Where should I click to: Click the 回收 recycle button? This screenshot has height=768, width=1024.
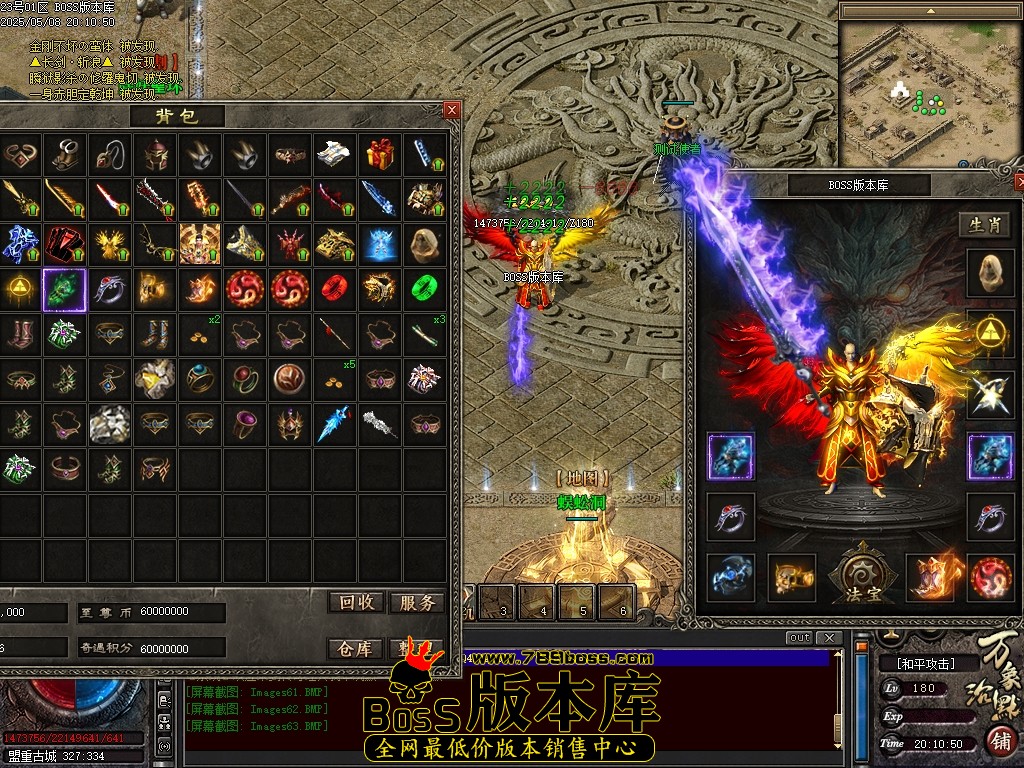click(x=357, y=602)
